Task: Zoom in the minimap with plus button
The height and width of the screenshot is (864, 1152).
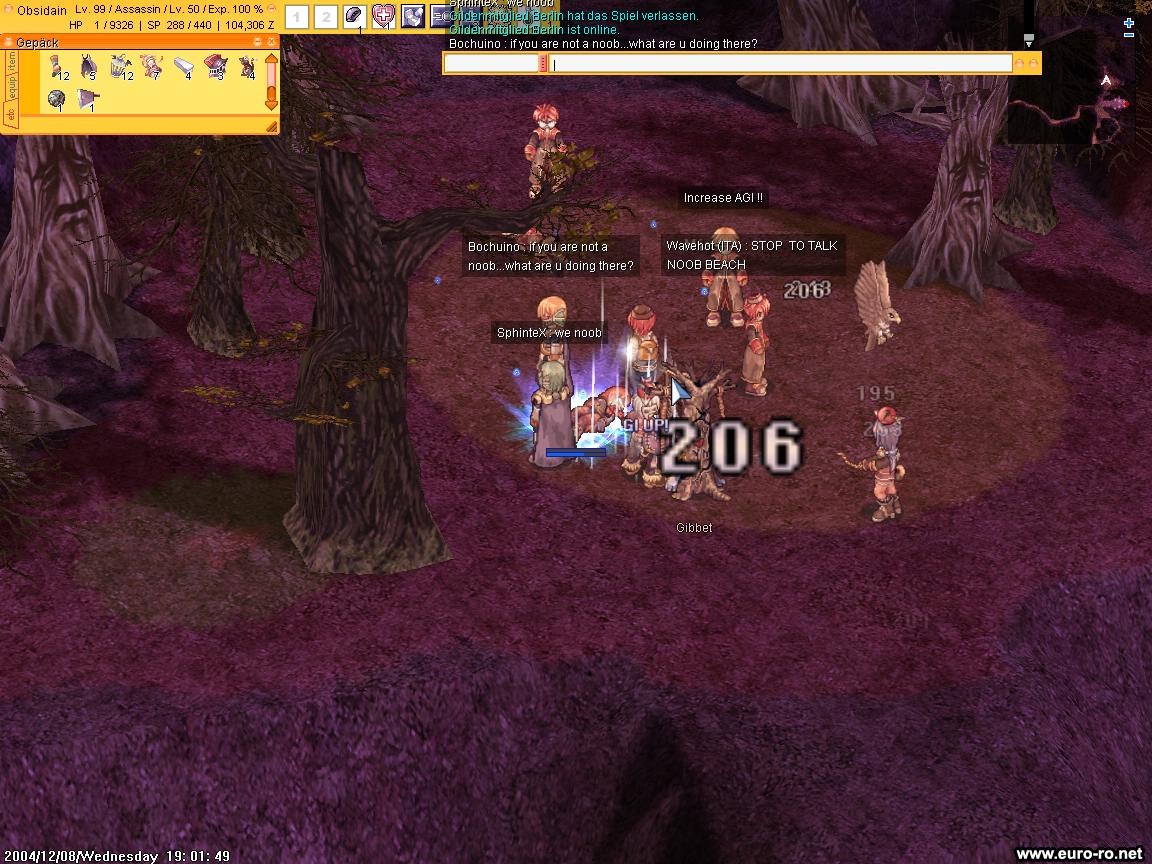Action: (x=1129, y=23)
